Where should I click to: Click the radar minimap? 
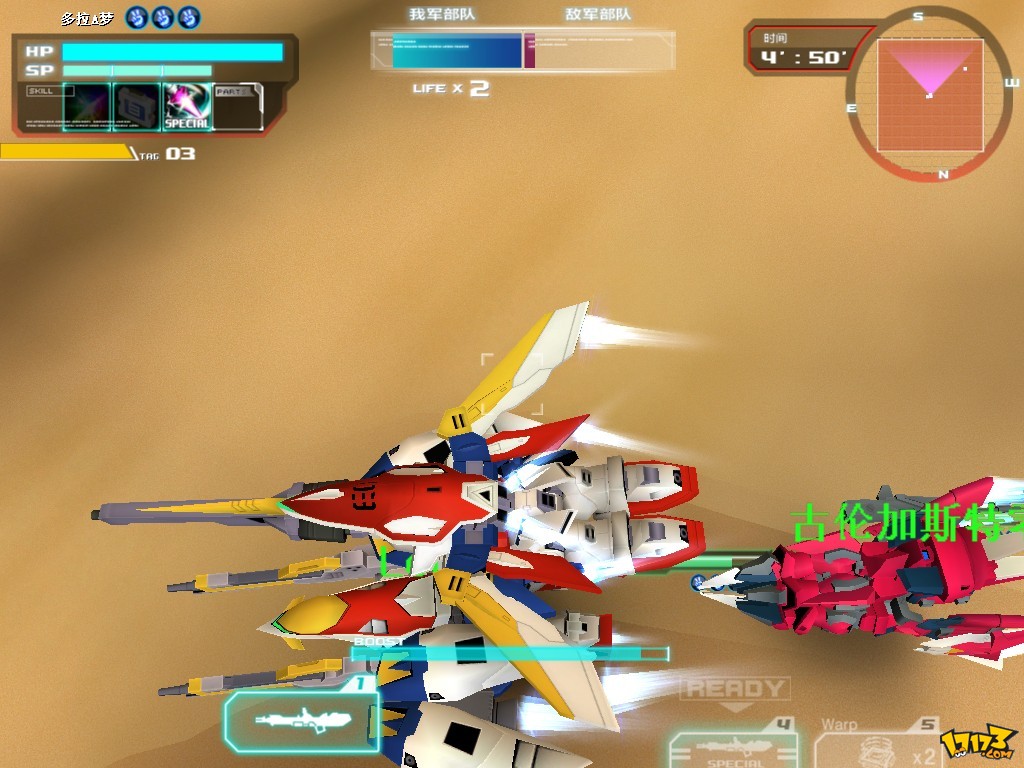pos(930,94)
